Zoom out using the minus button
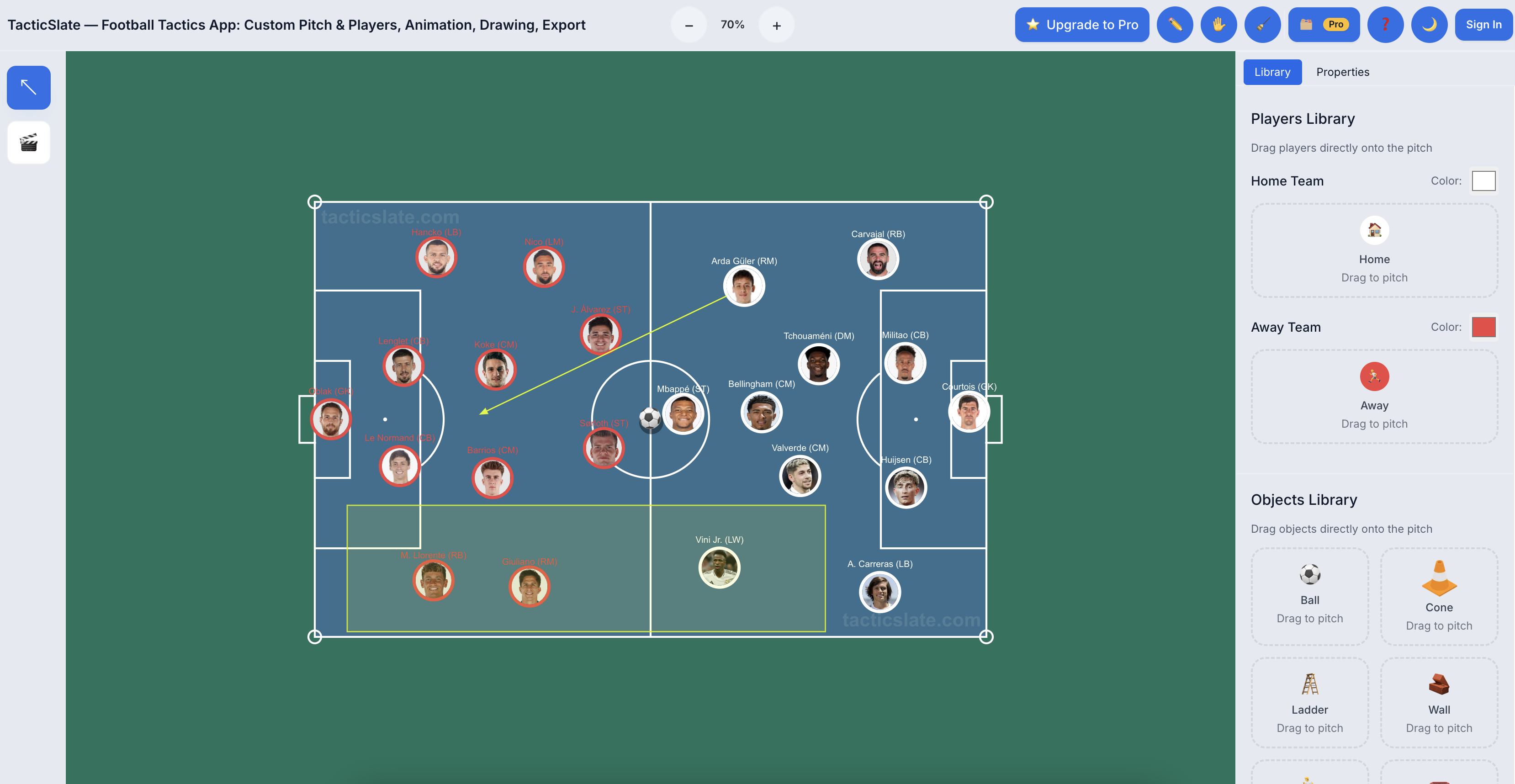This screenshot has width=1515, height=784. click(689, 24)
